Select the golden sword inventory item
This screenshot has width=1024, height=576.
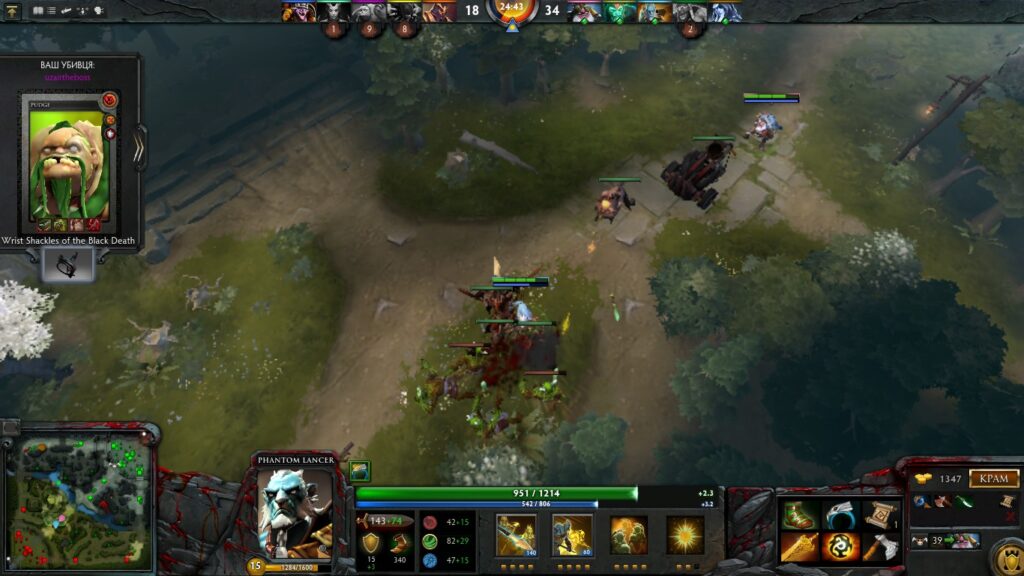point(799,547)
